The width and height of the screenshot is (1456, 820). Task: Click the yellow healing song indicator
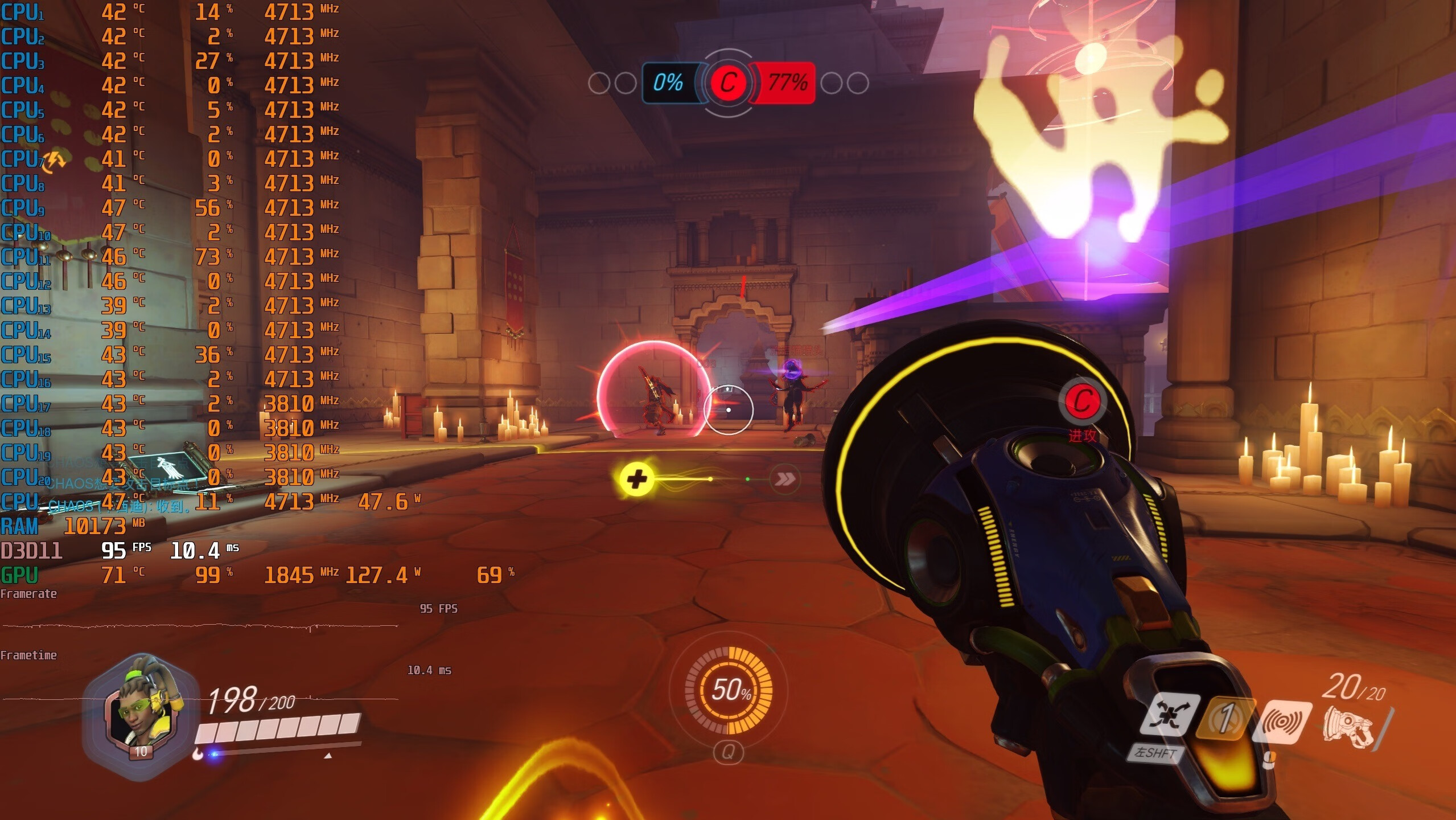click(636, 479)
